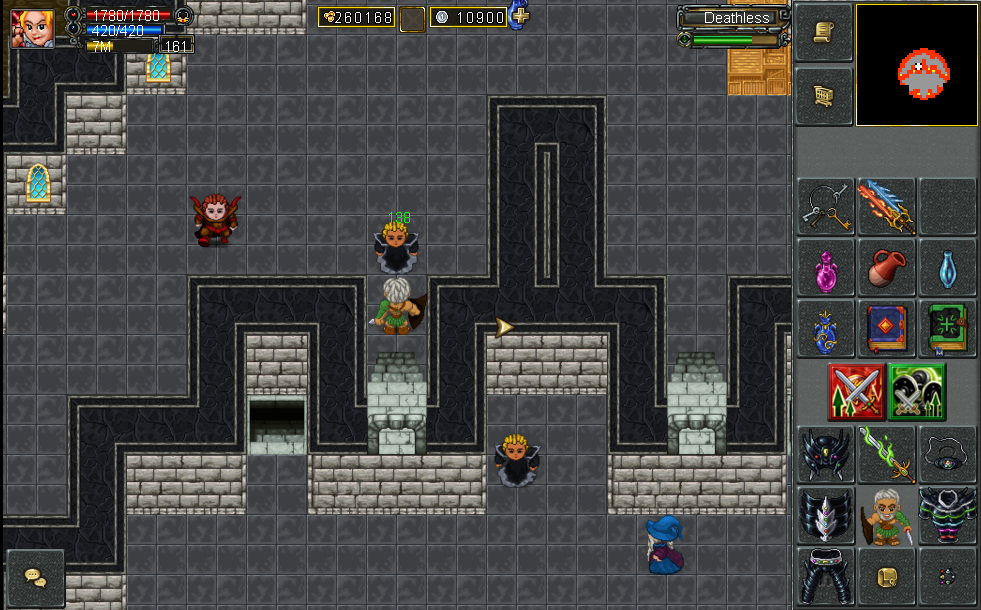The height and width of the screenshot is (610, 981).
Task: Use the pink potion flask
Action: click(826, 267)
